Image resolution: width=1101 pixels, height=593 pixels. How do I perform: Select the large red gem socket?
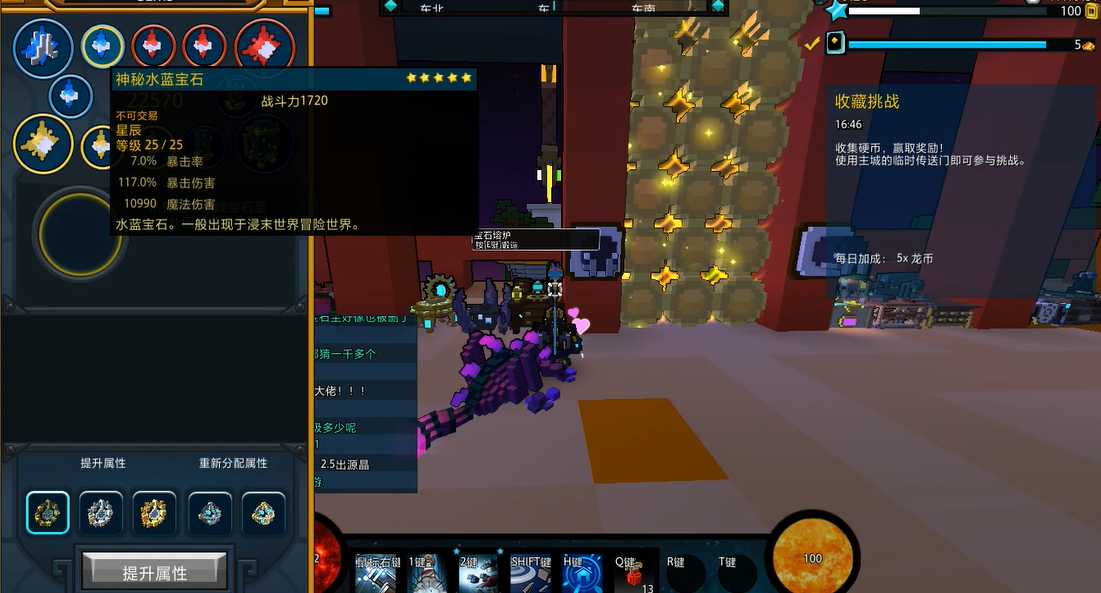pos(265,47)
